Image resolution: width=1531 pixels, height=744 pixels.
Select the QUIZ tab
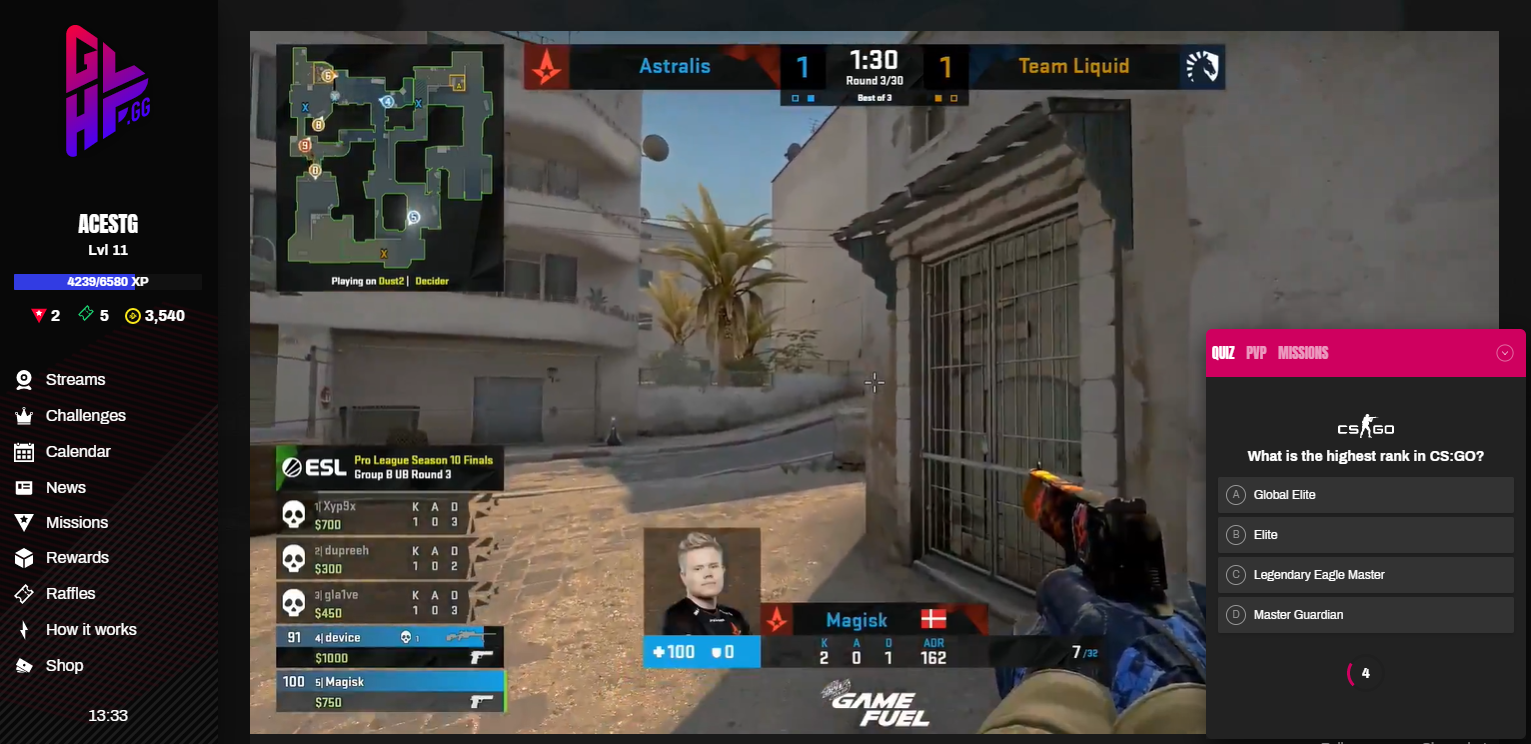click(x=1223, y=353)
